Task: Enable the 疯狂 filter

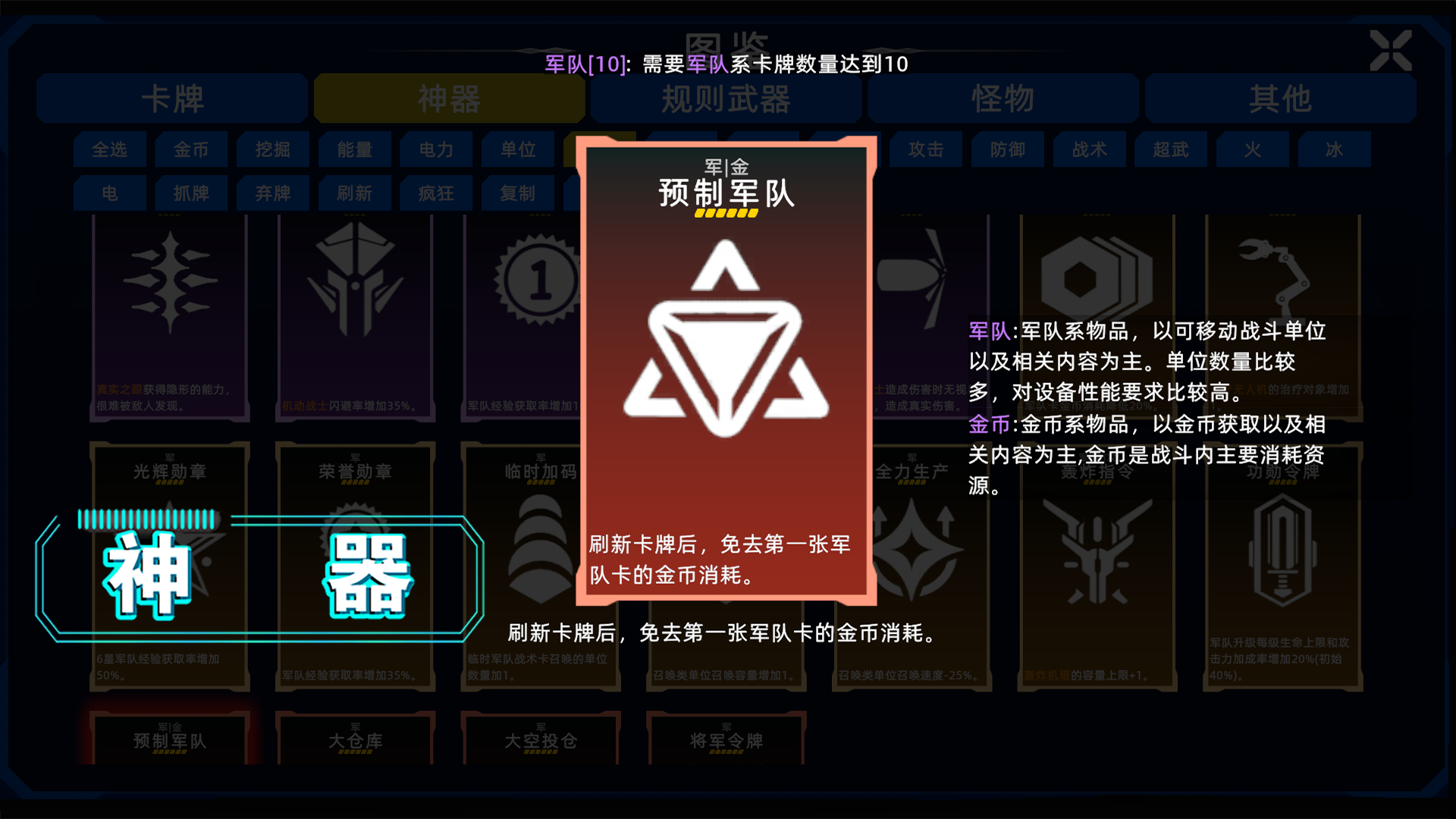Action: click(436, 193)
